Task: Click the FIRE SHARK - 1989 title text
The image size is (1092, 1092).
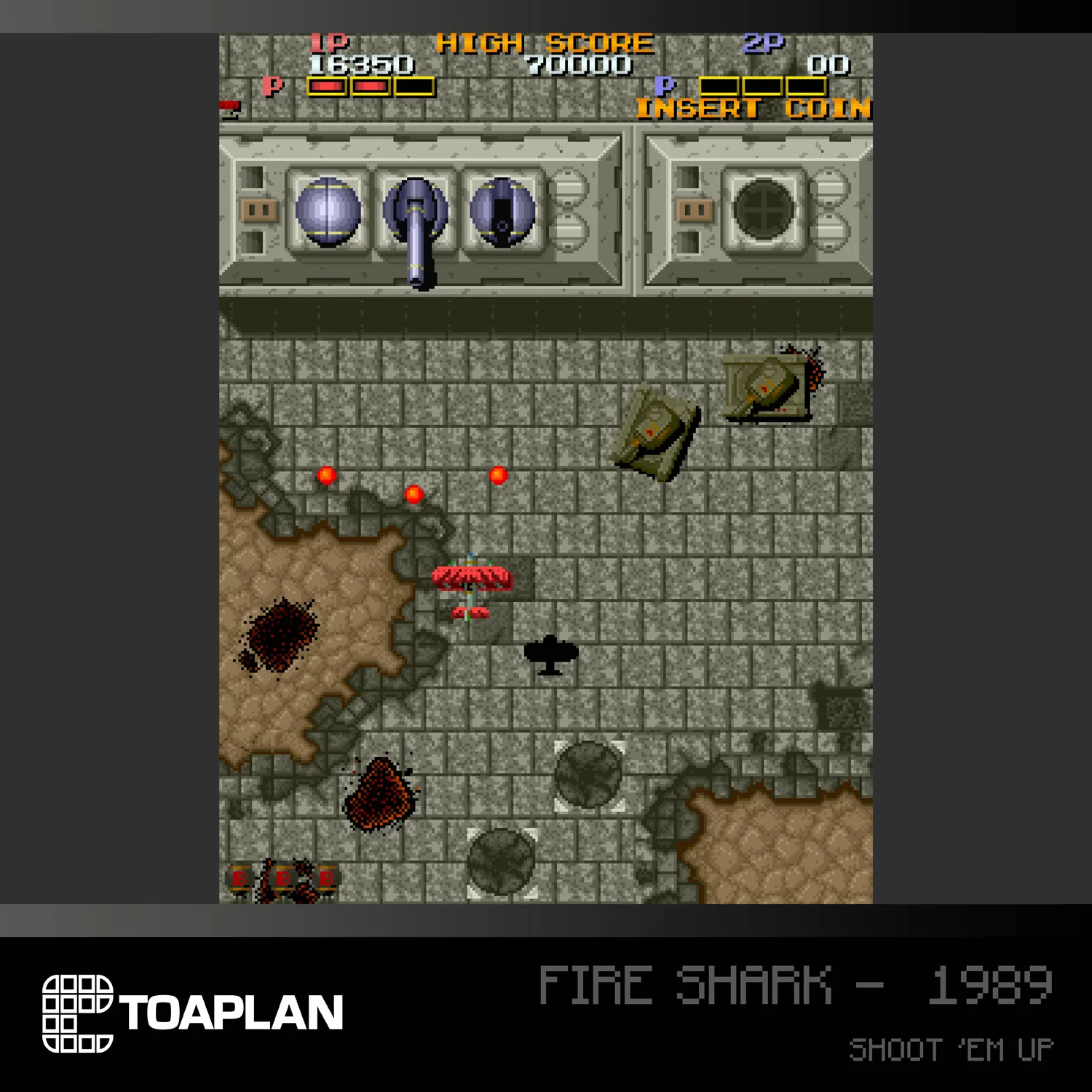Action: (794, 983)
